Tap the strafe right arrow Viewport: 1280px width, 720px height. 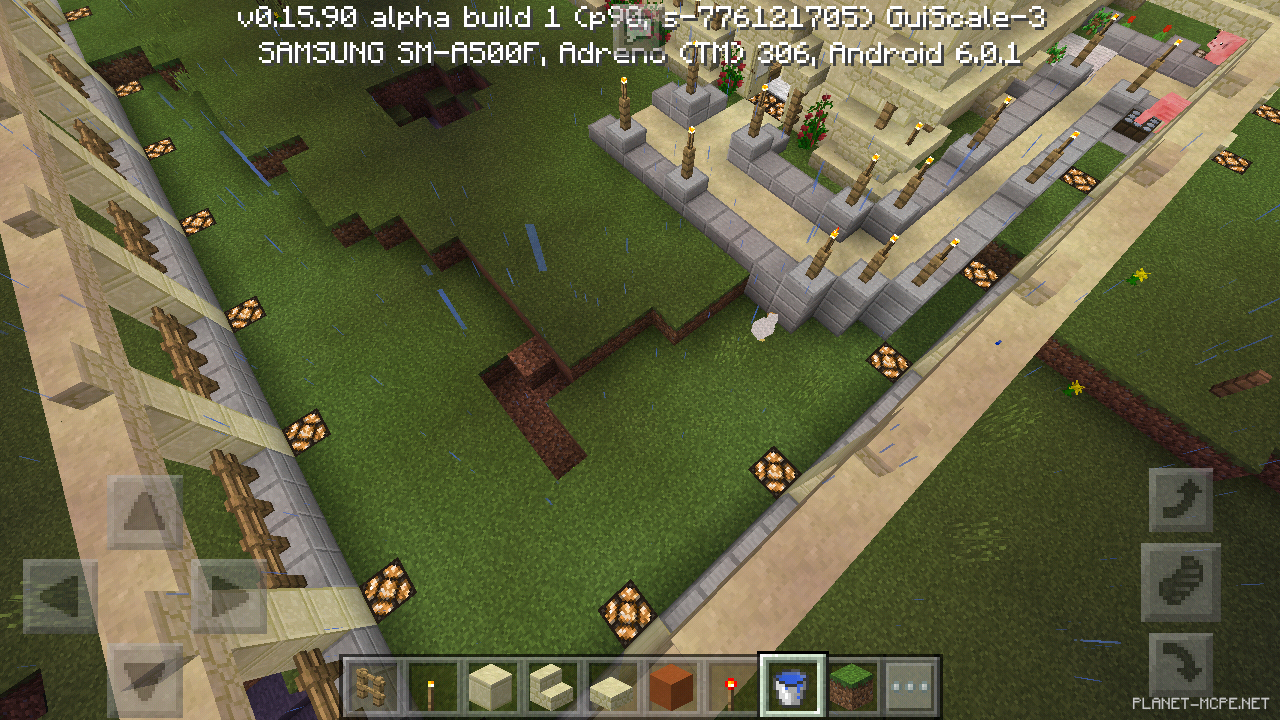228,597
